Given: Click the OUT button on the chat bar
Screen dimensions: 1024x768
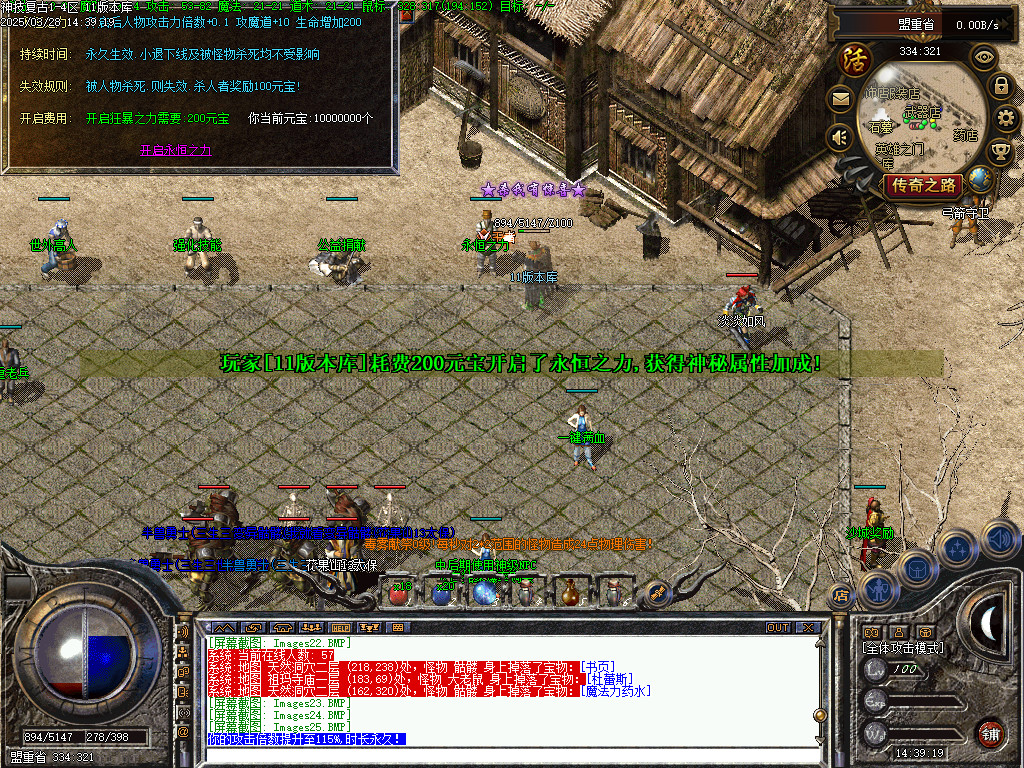Looking at the screenshot, I should [x=778, y=628].
